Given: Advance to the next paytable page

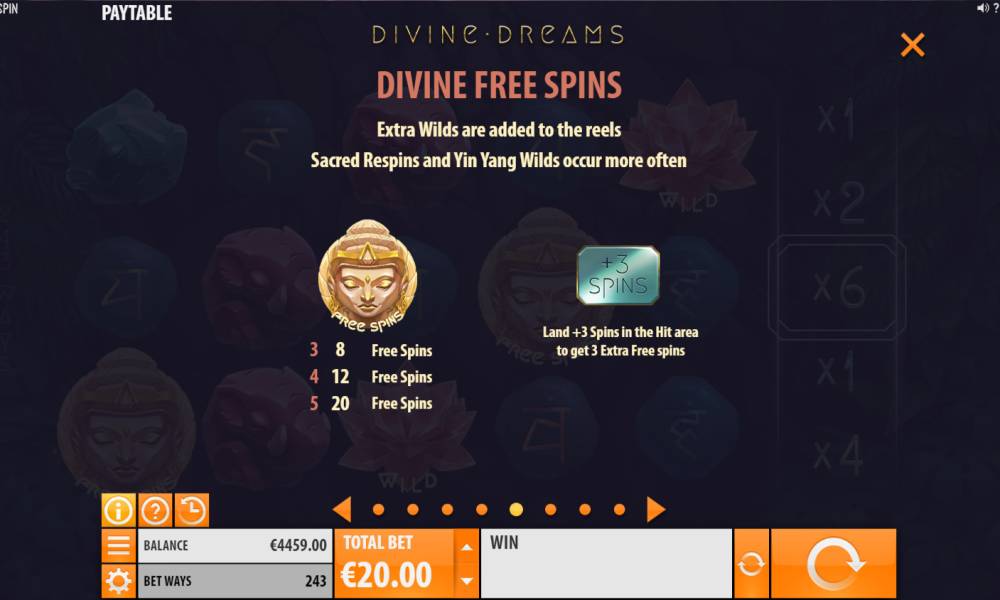Looking at the screenshot, I should pyautogui.click(x=655, y=509).
